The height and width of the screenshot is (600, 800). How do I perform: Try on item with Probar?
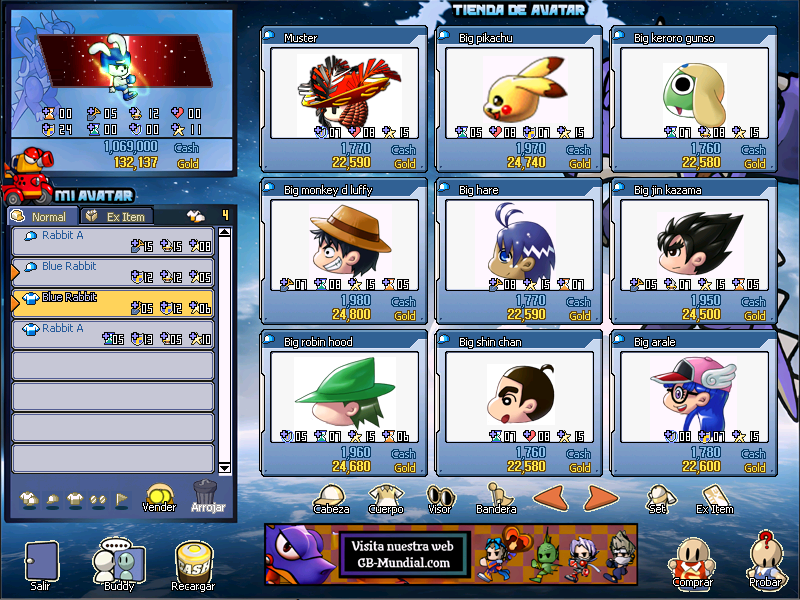click(x=766, y=562)
